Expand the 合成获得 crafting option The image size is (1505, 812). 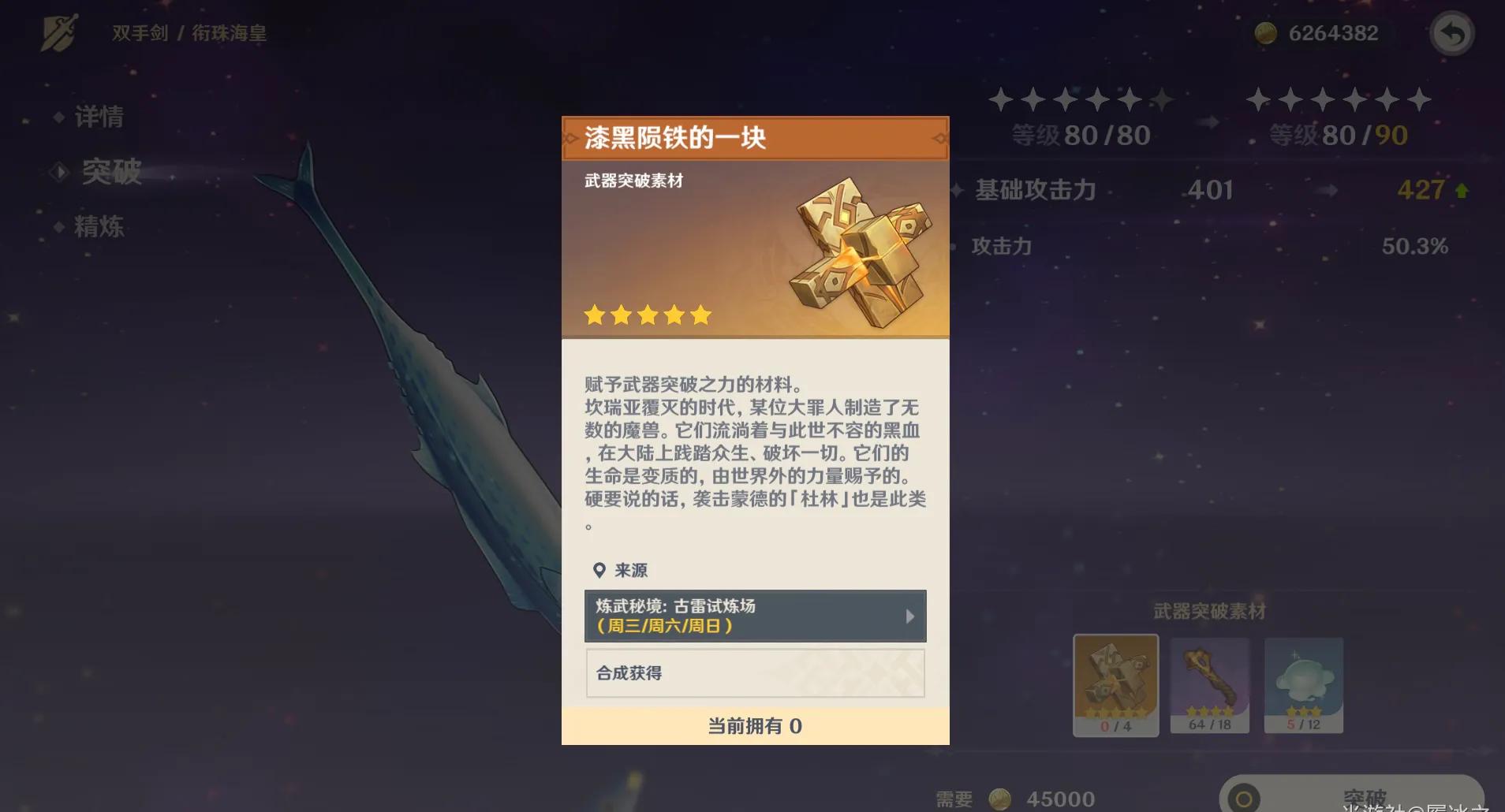[753, 673]
